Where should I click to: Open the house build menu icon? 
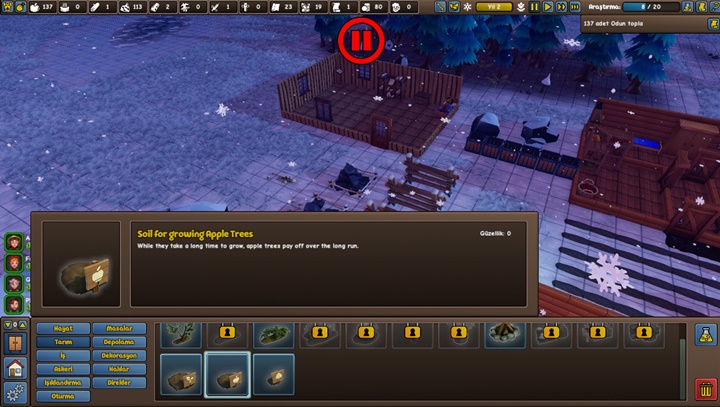coord(14,367)
